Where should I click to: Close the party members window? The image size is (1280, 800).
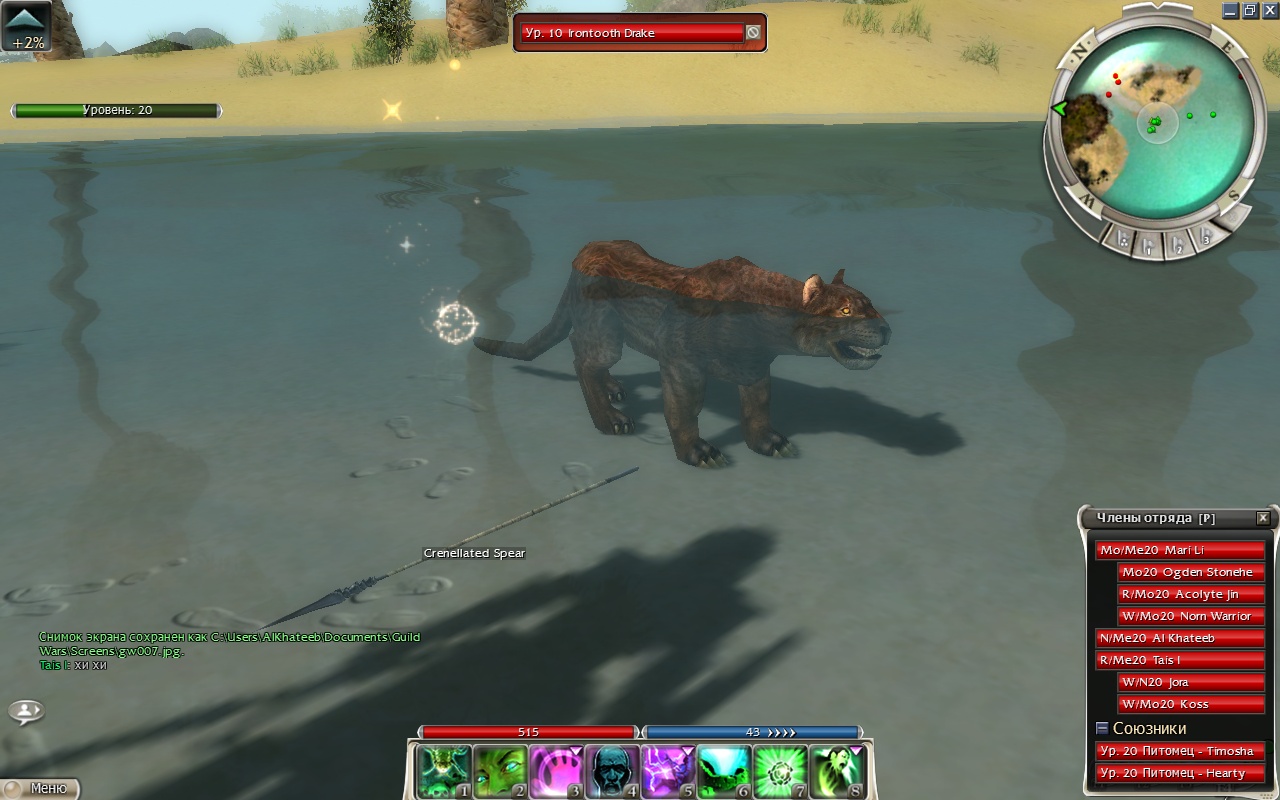click(1263, 518)
